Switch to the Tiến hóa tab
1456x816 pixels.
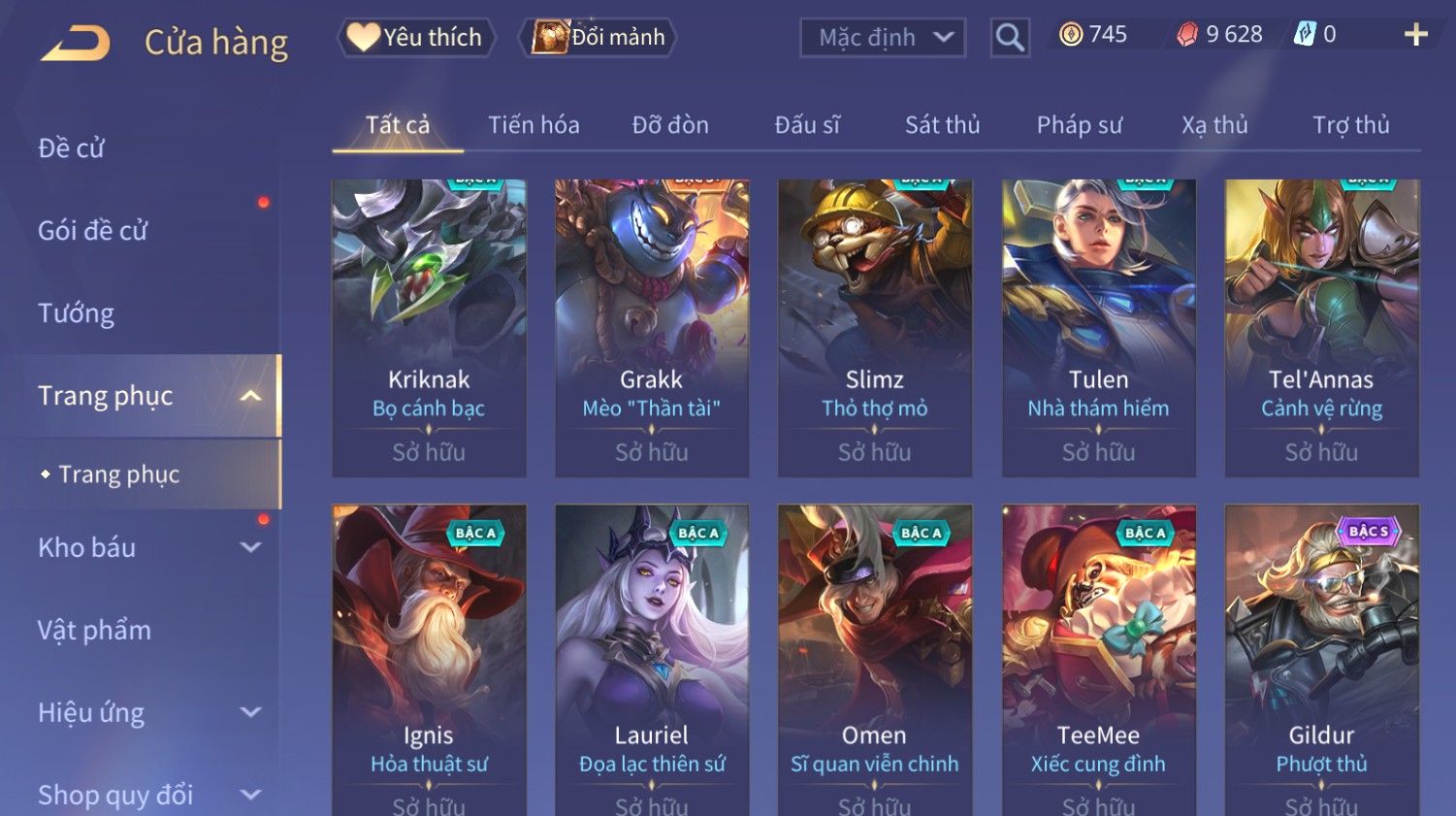(x=534, y=125)
